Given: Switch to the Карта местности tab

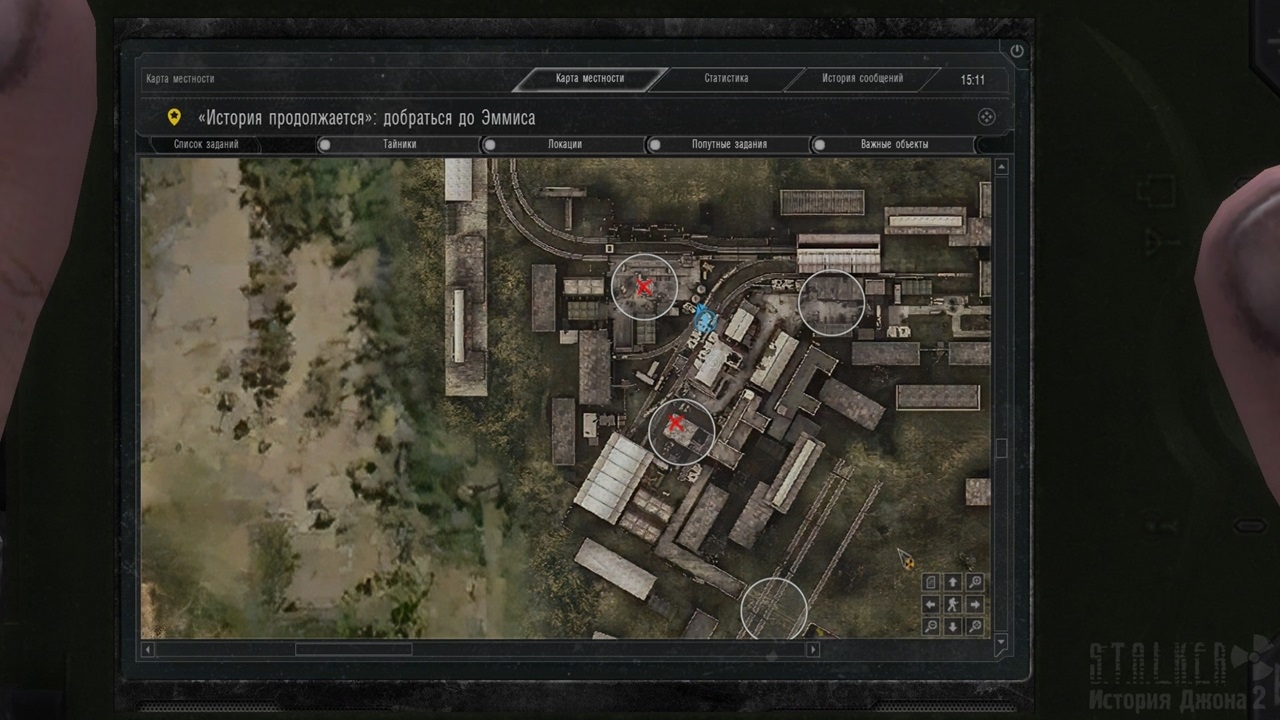Looking at the screenshot, I should point(590,79).
